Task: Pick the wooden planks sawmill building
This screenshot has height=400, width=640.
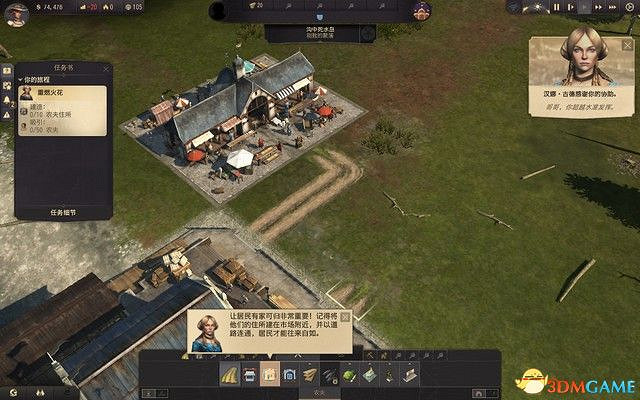Action: click(310, 375)
